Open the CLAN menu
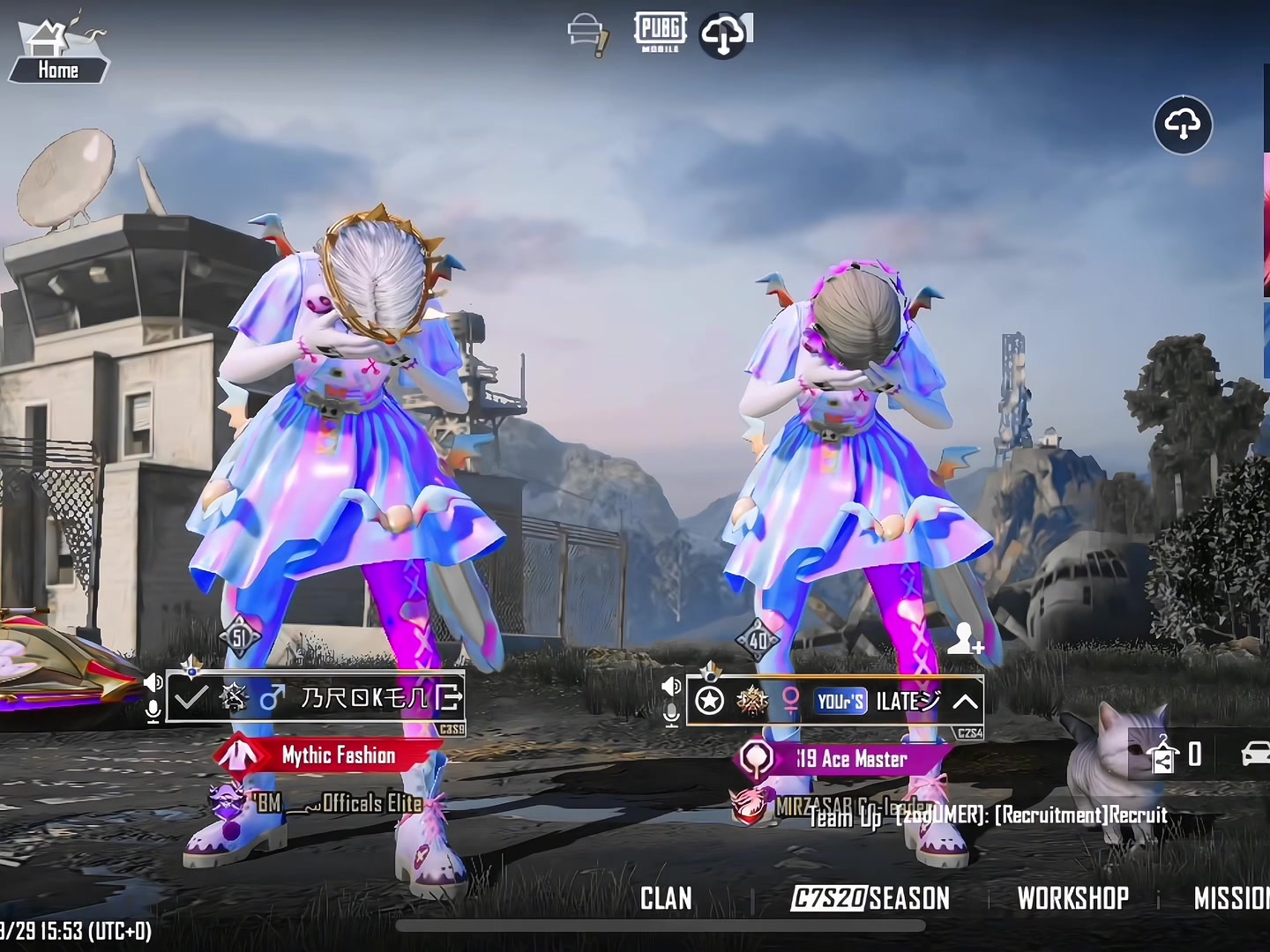The width and height of the screenshot is (1270, 952). pos(666,898)
